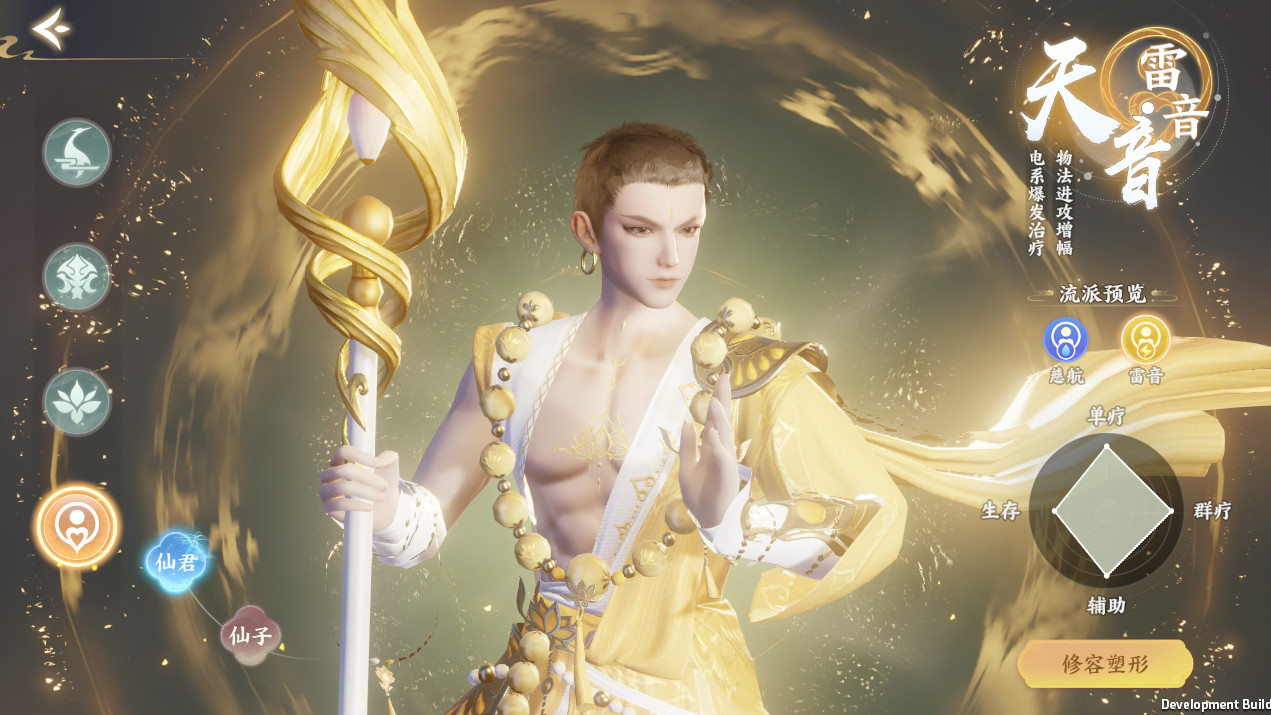Switch to the female 仙子 character
Viewport: 1271px width, 715px height.
coord(250,635)
